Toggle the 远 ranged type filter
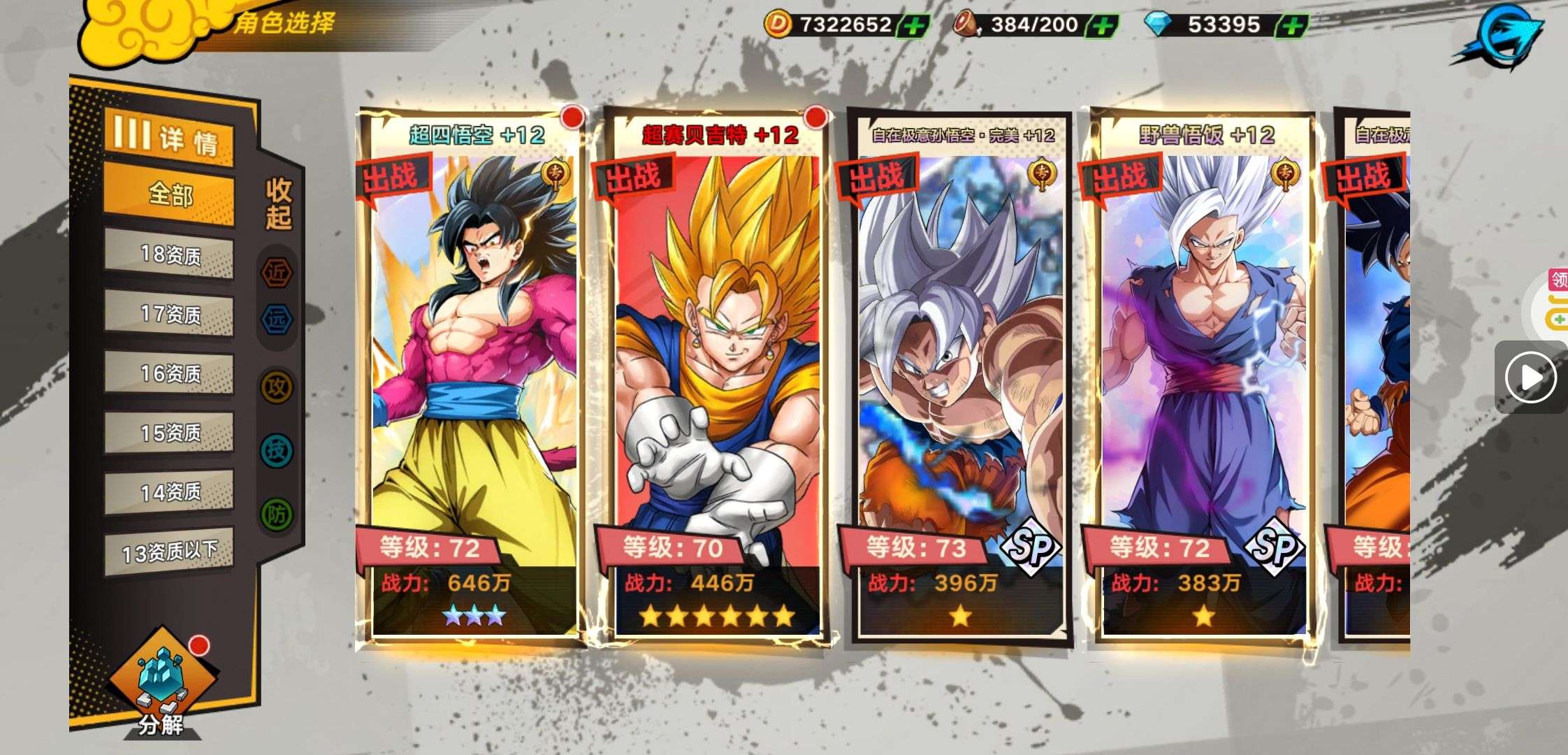 277,319
